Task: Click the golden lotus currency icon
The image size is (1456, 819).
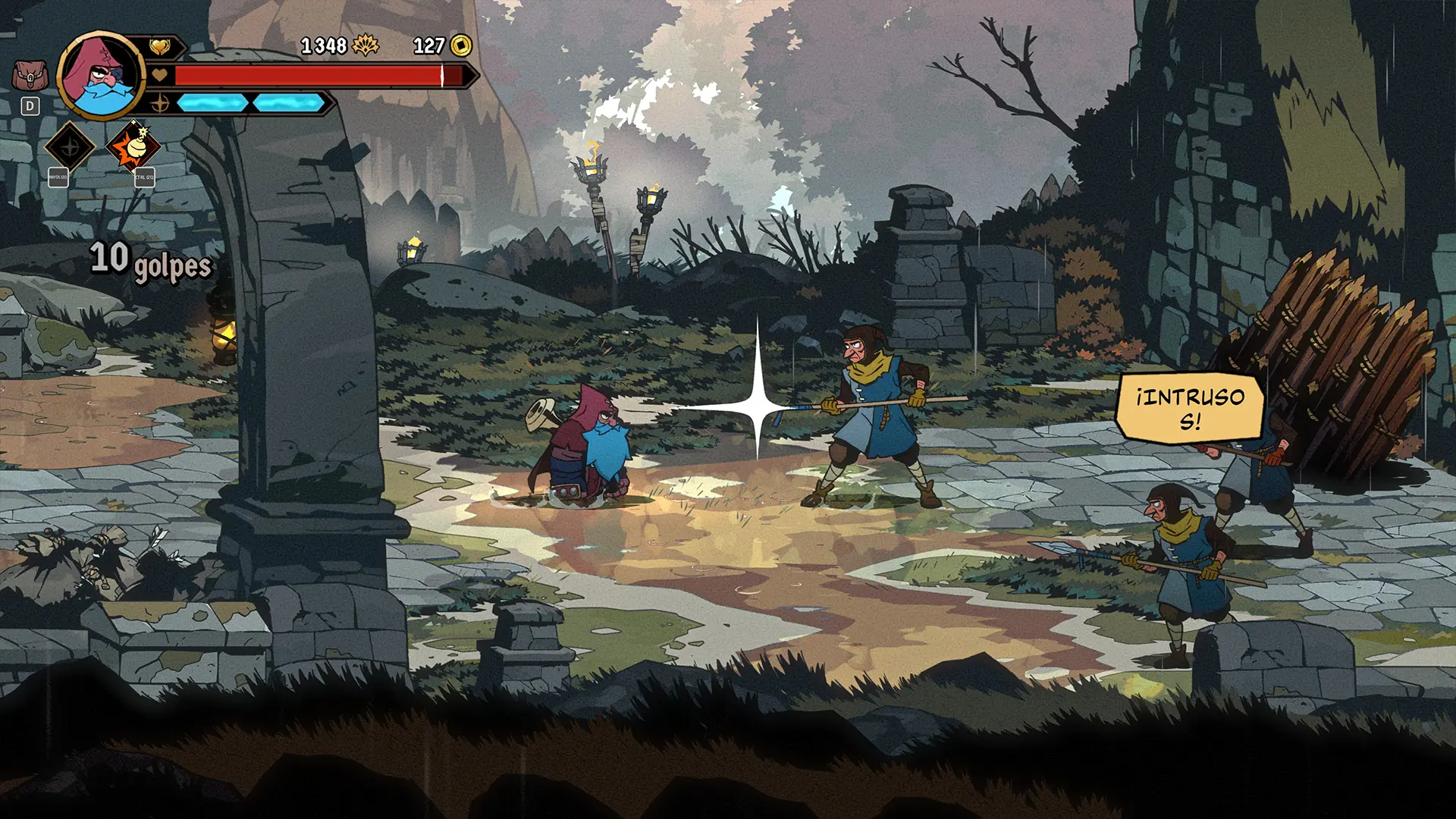Action: [366, 46]
